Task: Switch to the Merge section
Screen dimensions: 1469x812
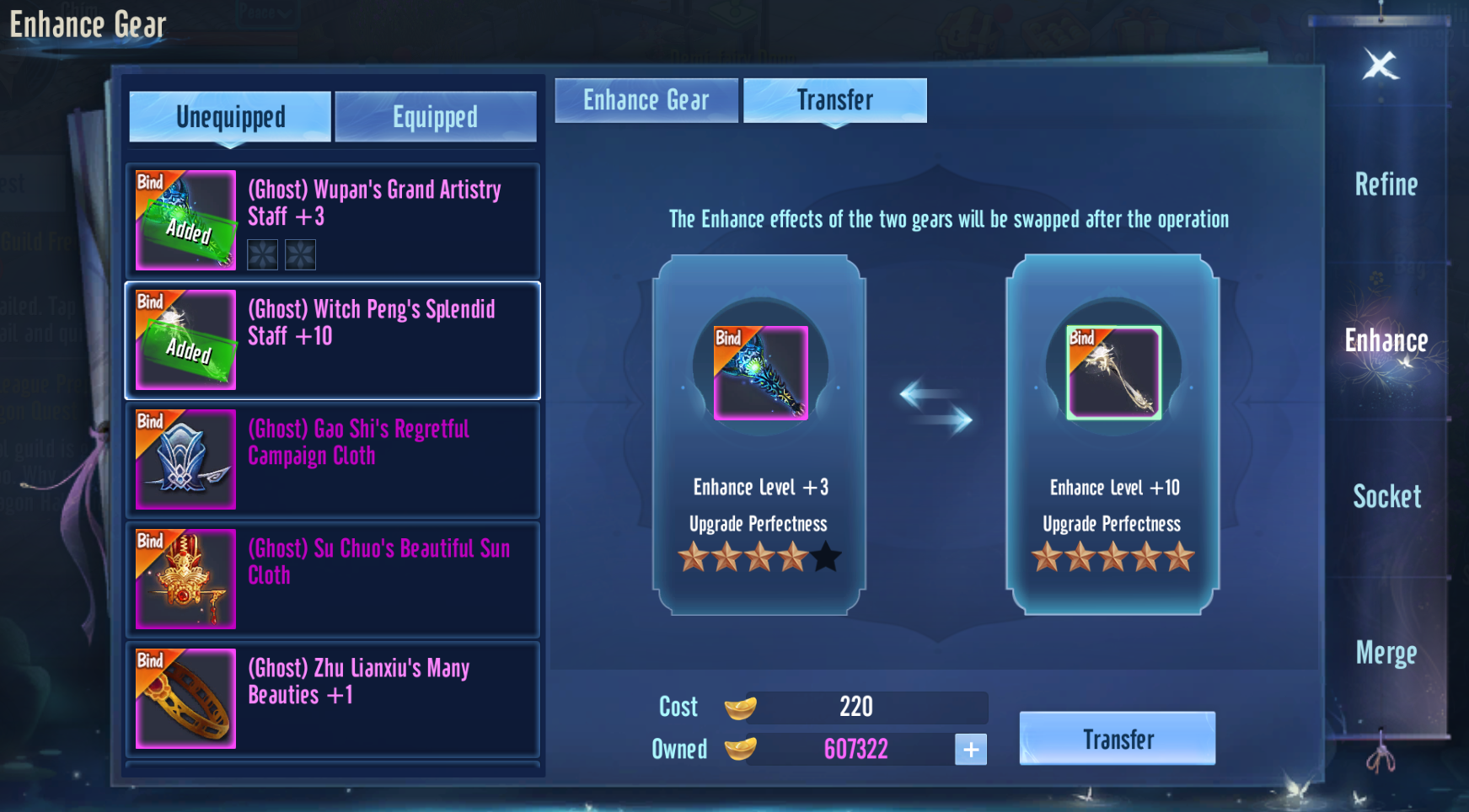Action: click(1386, 653)
